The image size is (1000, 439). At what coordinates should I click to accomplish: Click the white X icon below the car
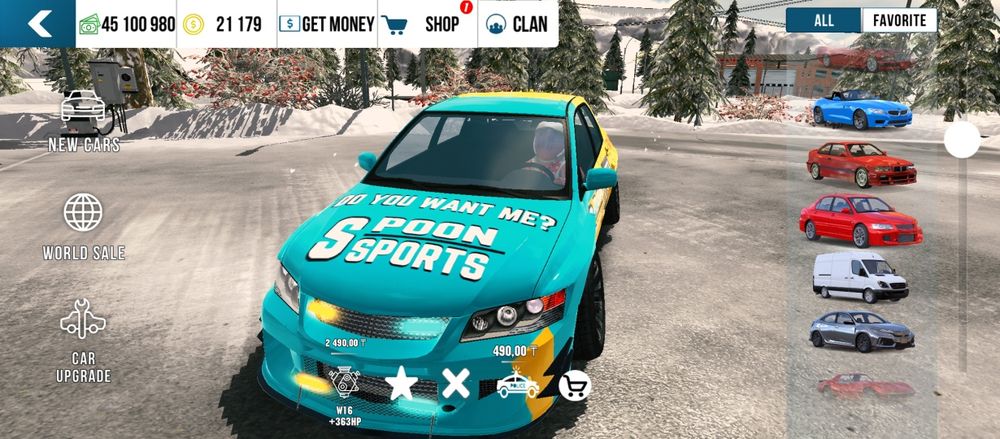tap(456, 383)
